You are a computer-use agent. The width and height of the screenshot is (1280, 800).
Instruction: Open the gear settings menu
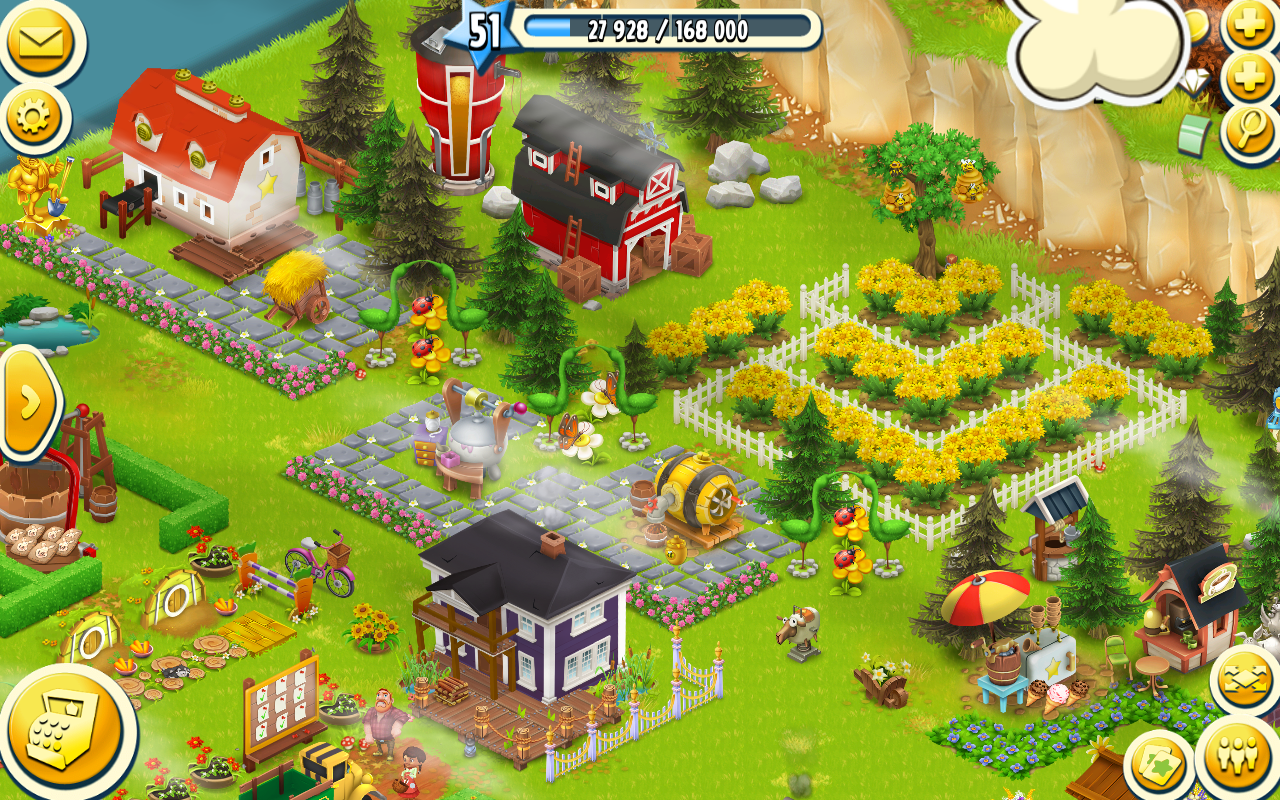(x=34, y=119)
